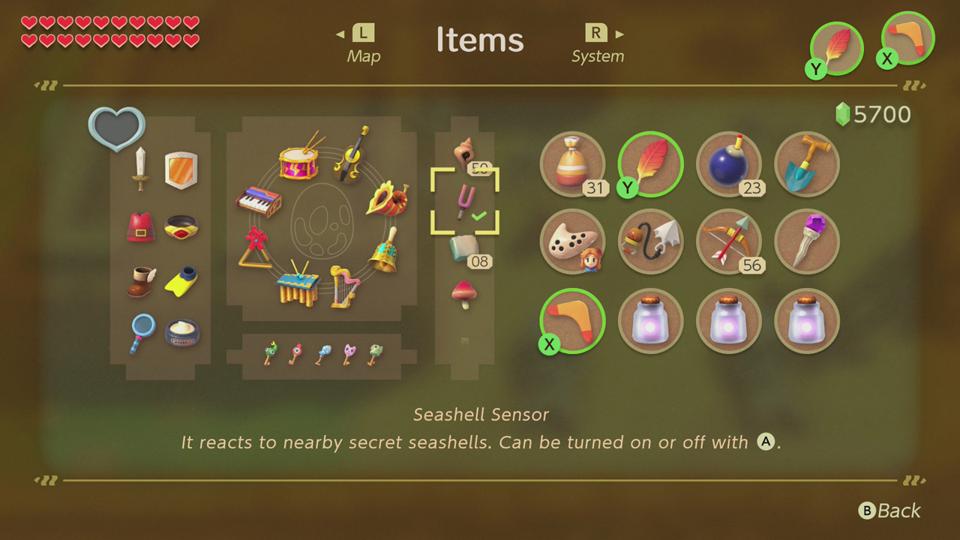Choose the Hookshot item slot
The image size is (960, 540).
coord(650,242)
